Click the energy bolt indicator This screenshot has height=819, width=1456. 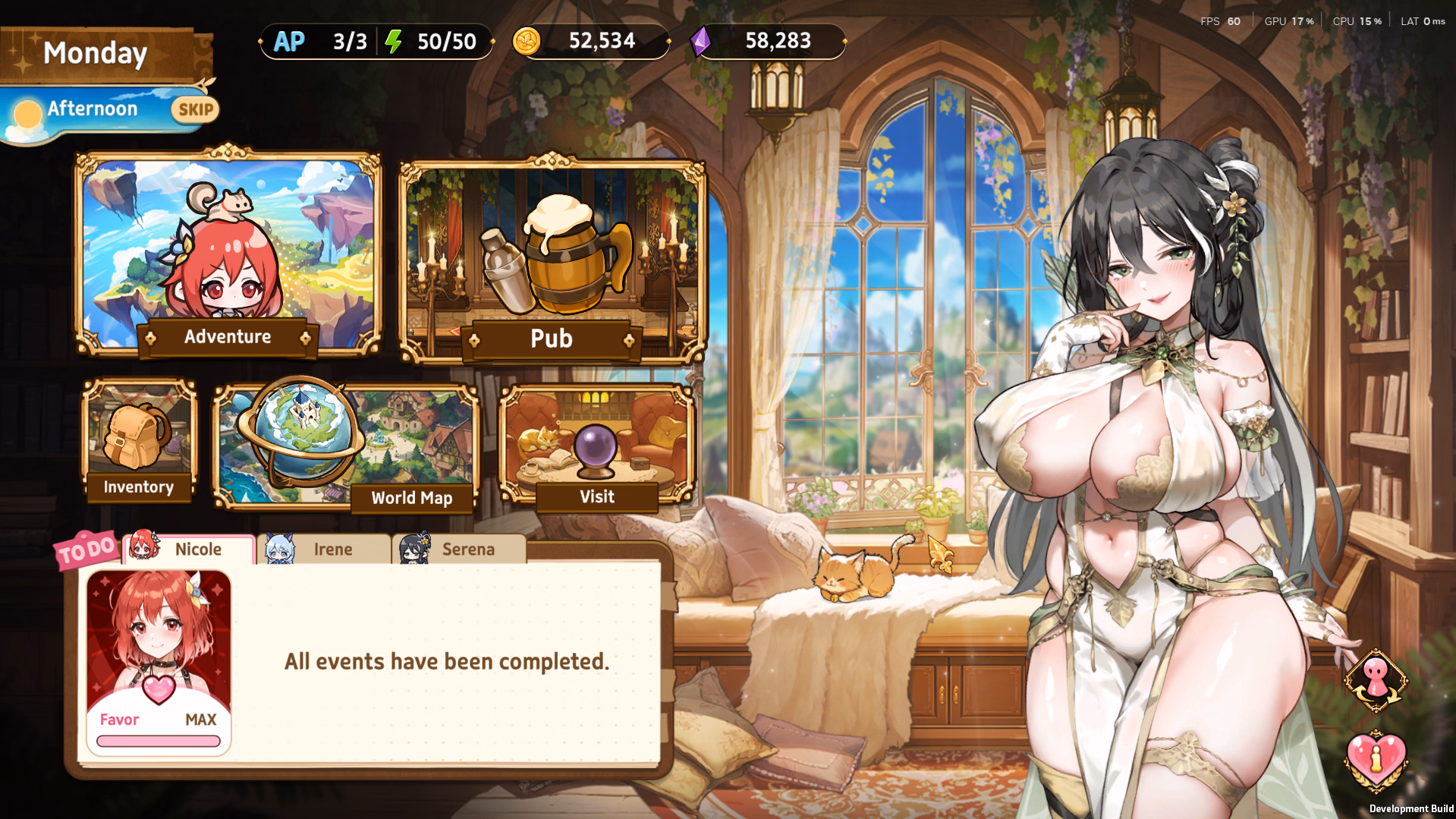point(393,42)
